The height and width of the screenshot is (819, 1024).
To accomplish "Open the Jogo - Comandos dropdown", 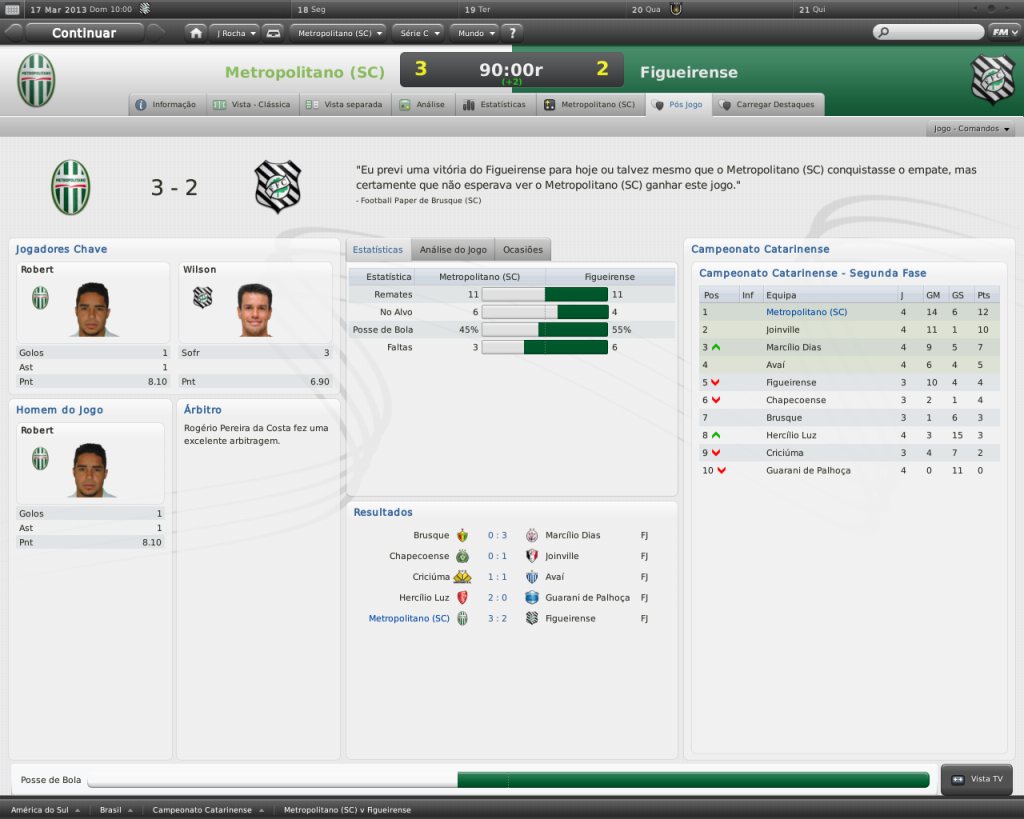I will click(971, 129).
